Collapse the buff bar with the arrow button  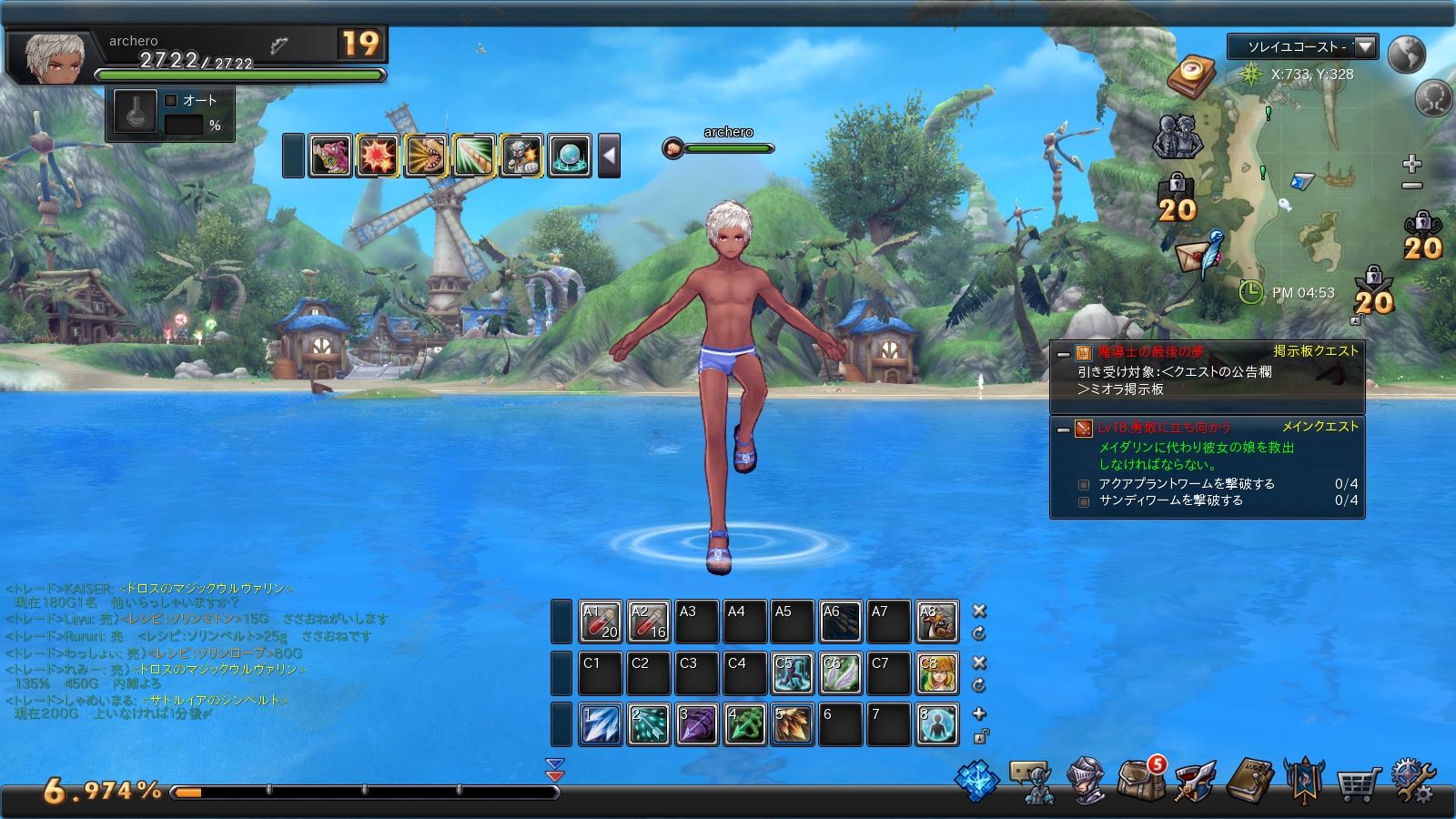610,156
